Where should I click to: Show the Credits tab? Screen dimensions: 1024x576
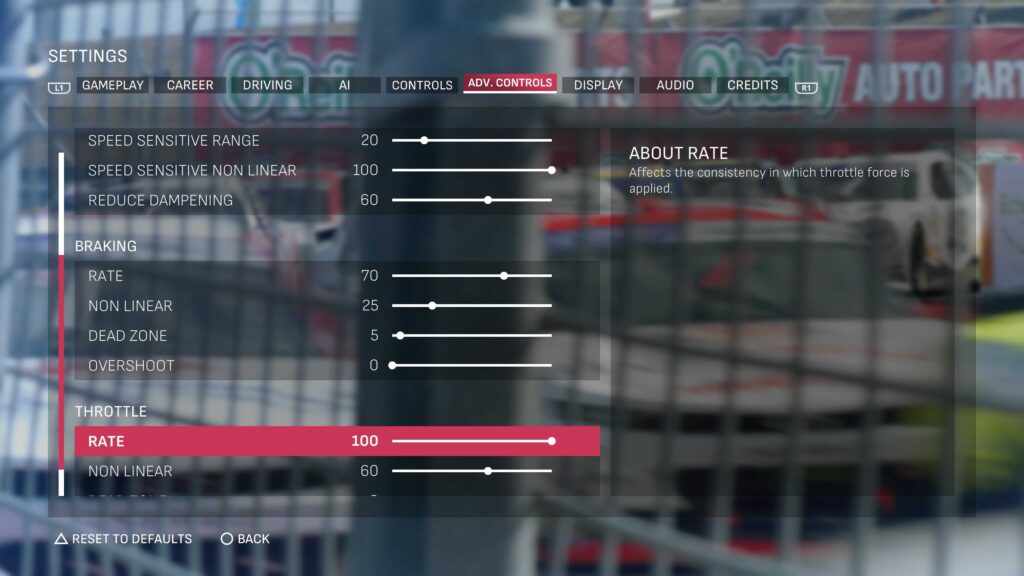[x=752, y=86]
